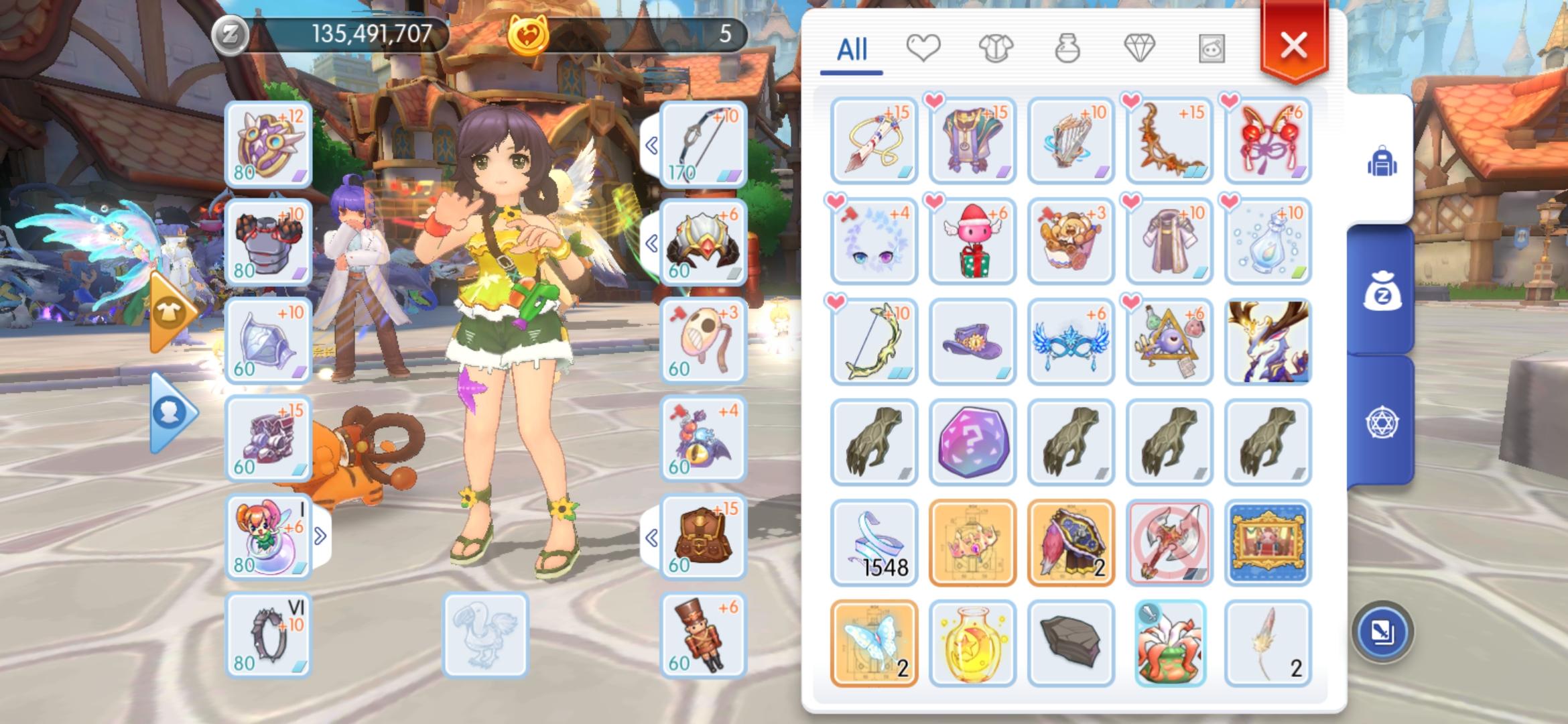Select the All filter tab
The width and height of the screenshot is (1568, 724).
tap(852, 48)
